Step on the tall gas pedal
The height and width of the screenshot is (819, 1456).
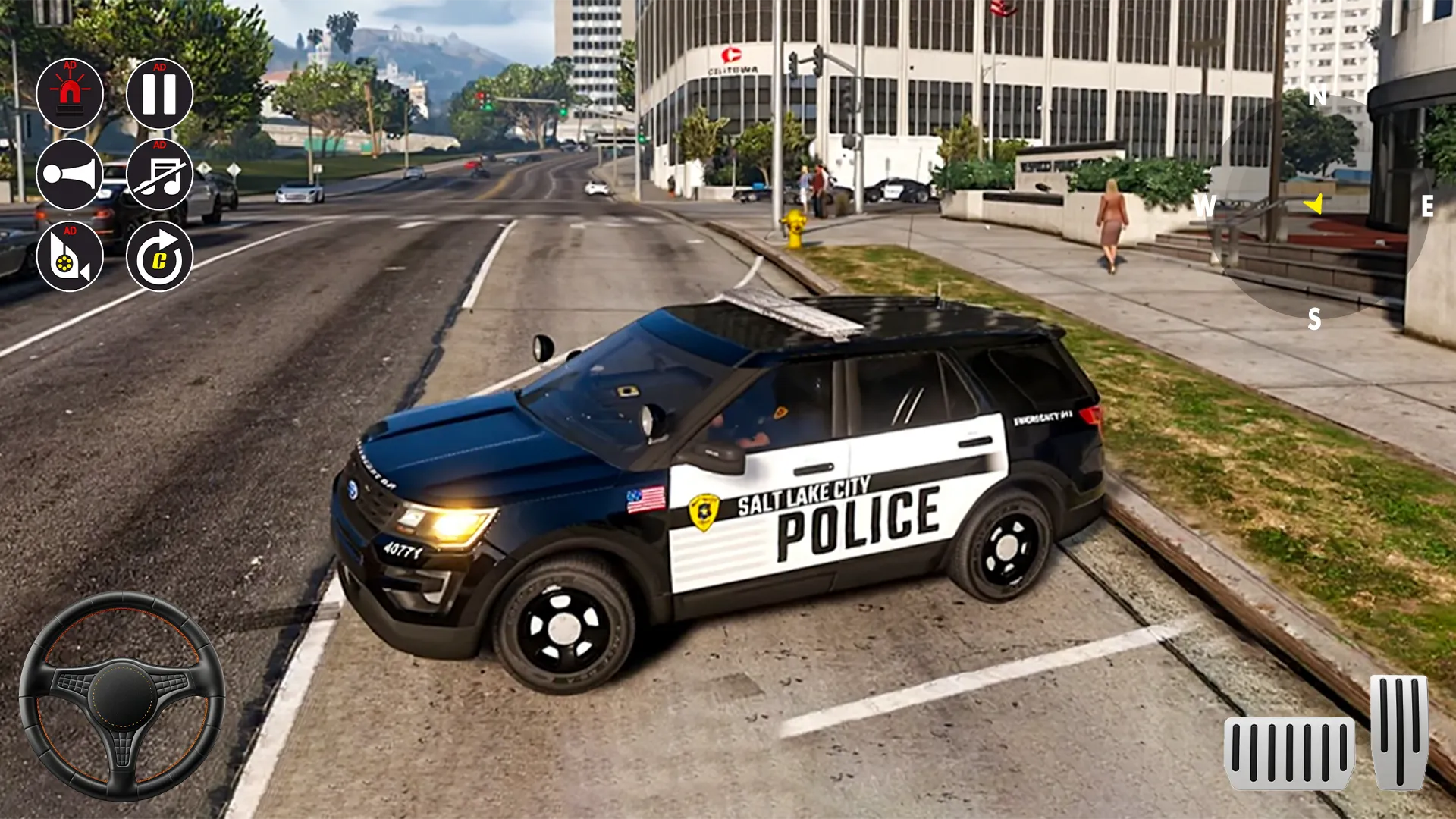[1399, 731]
